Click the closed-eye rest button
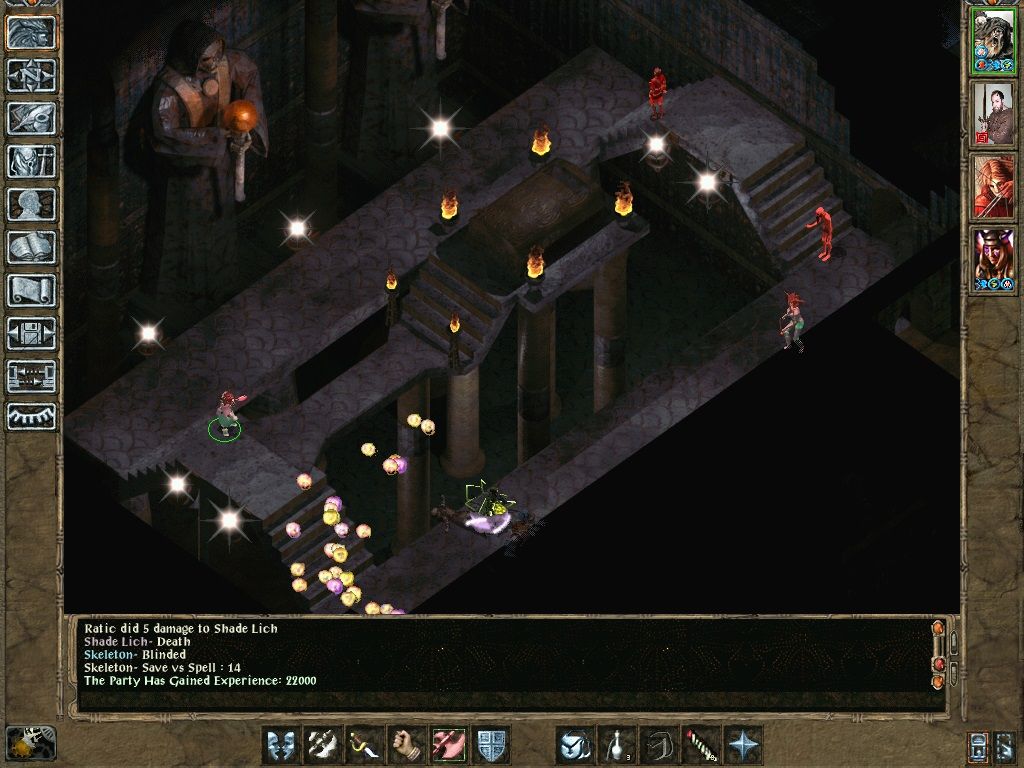This screenshot has width=1024, height=768. click(31, 413)
